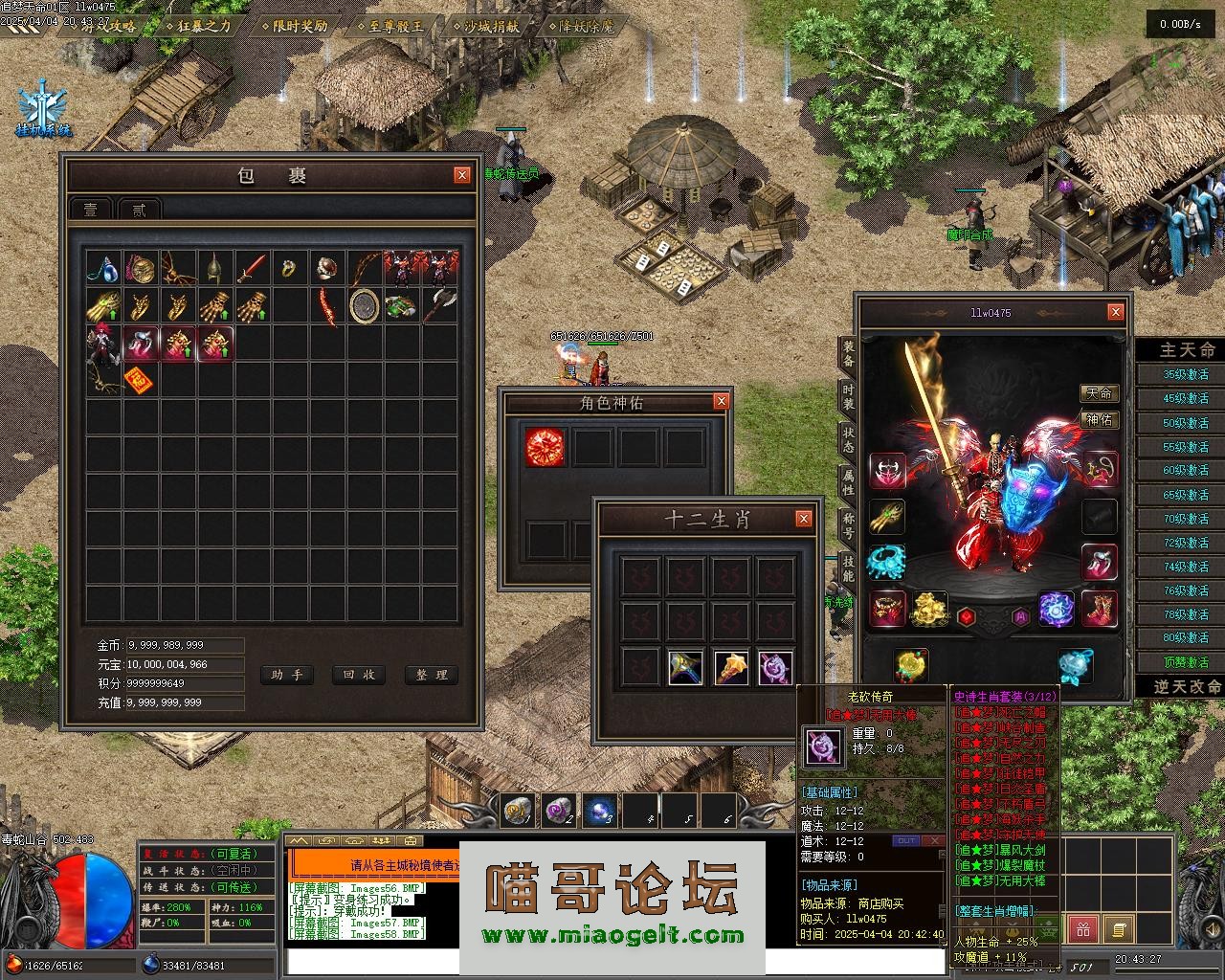This screenshot has width=1225, height=980.
Task: Switch to inventory tab 贰
Action: coord(140,210)
